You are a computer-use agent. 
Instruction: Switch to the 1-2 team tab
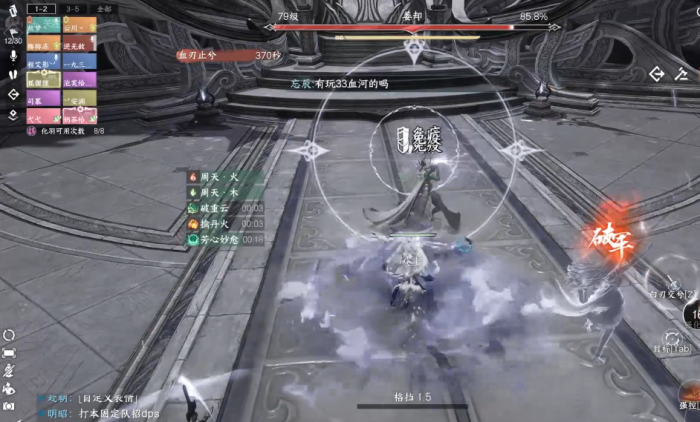tap(41, 8)
